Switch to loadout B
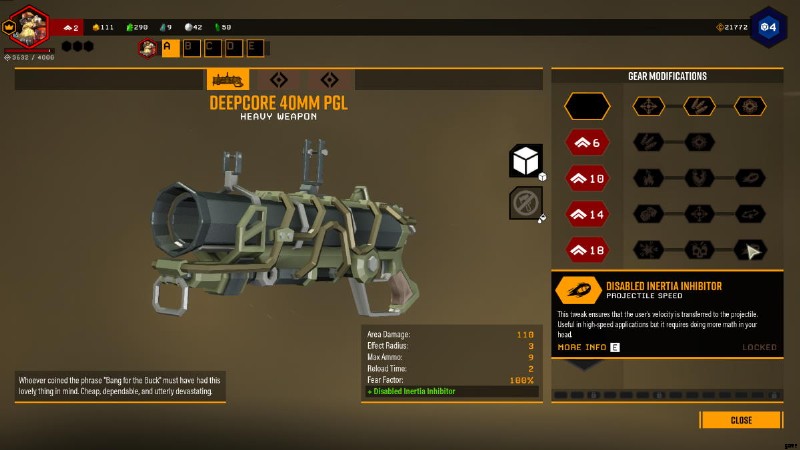The height and width of the screenshot is (450, 800). [192, 46]
